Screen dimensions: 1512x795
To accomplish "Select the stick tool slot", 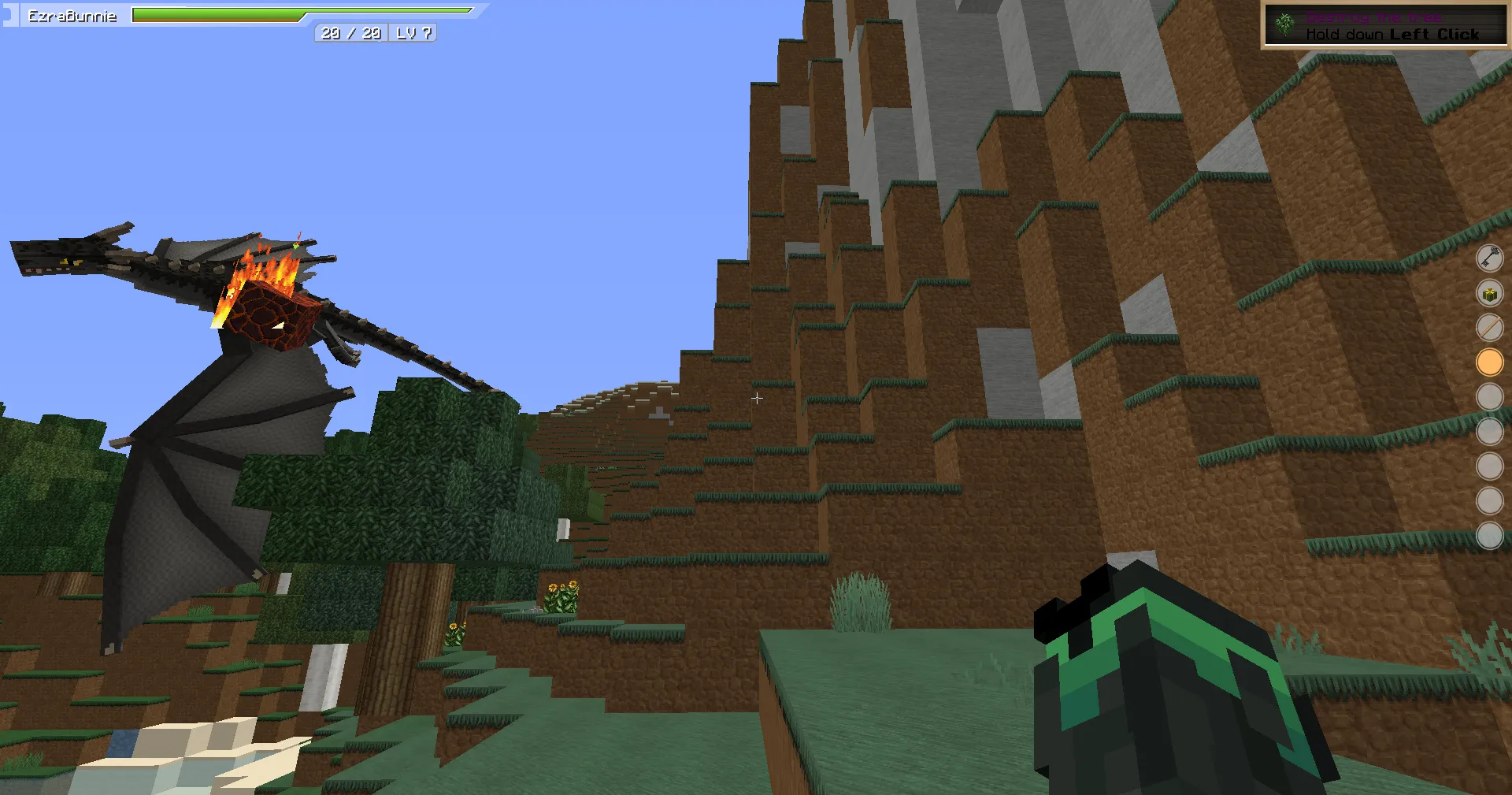I will (x=1492, y=327).
